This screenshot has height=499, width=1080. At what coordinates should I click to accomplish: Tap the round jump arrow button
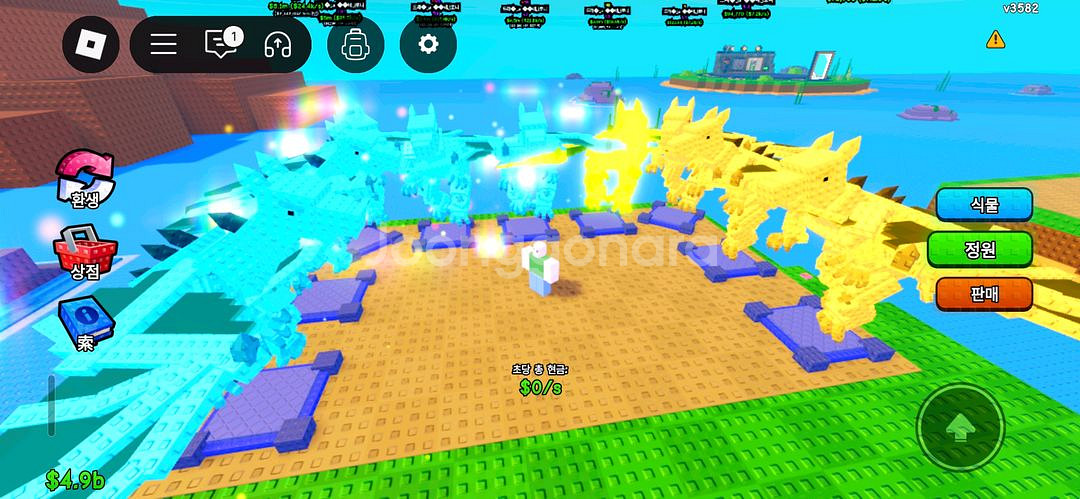(960, 428)
